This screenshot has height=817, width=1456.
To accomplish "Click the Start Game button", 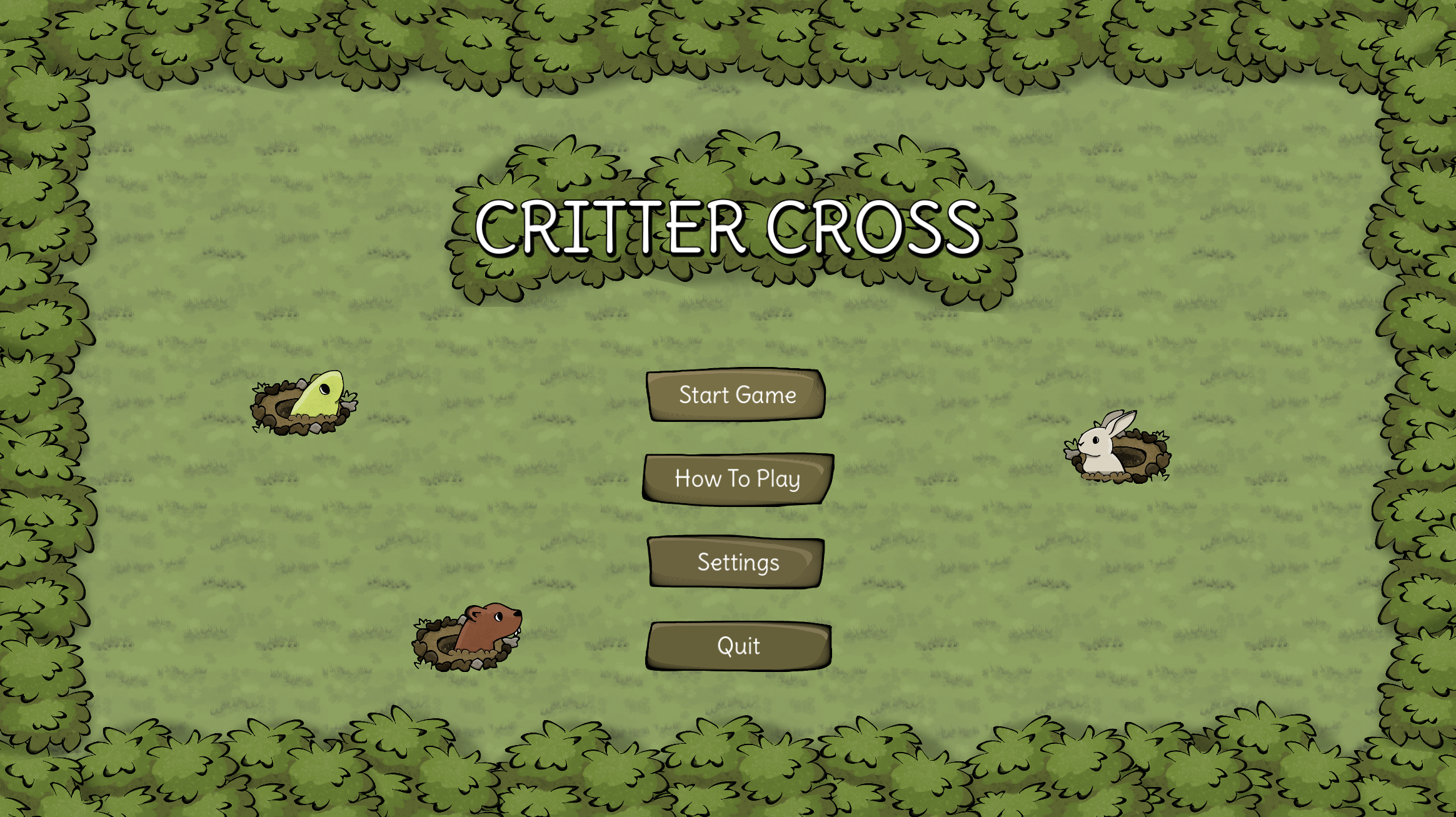I will 738,395.
